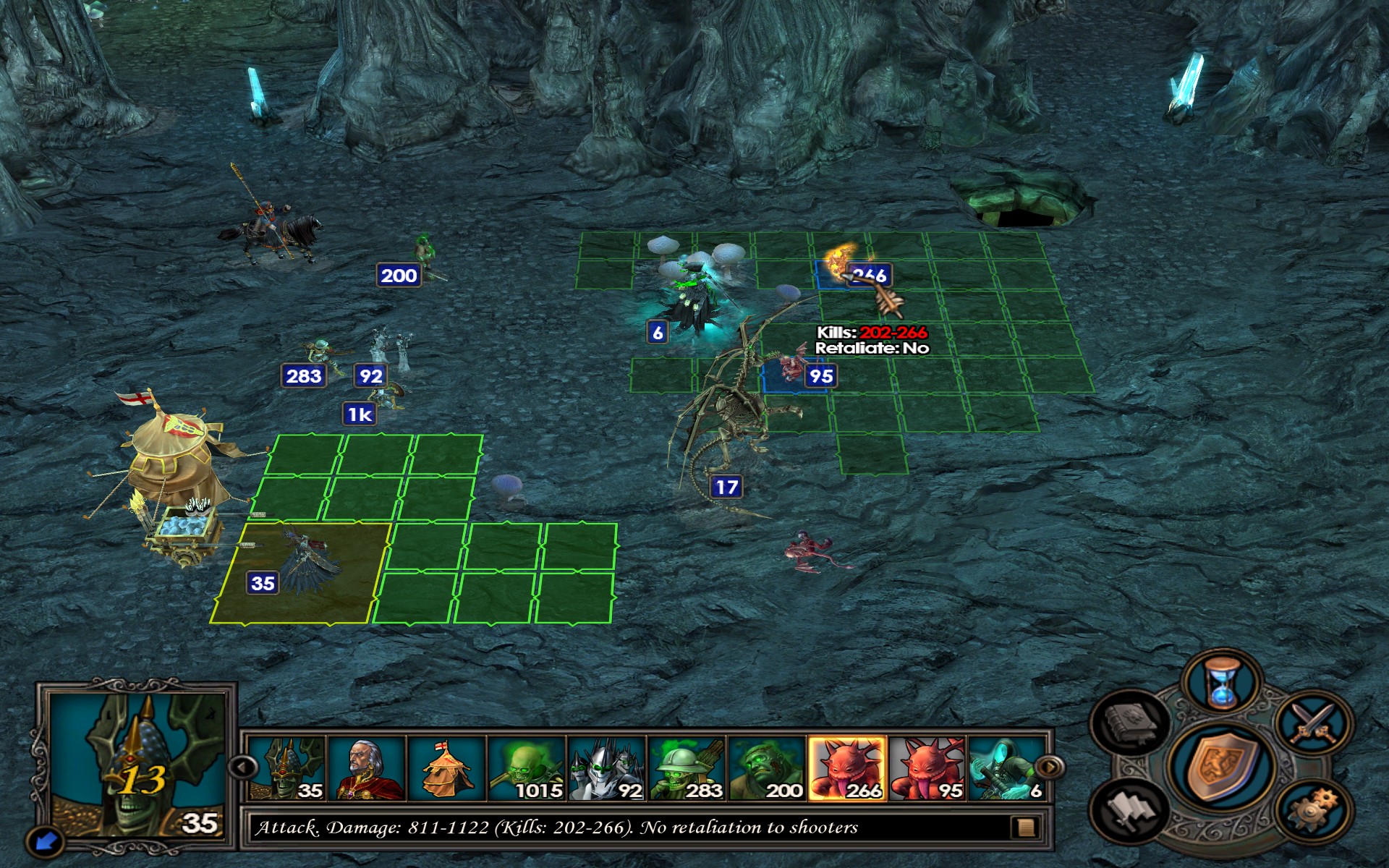
Task: Click the blue arrow under the portrait
Action: (x=46, y=841)
